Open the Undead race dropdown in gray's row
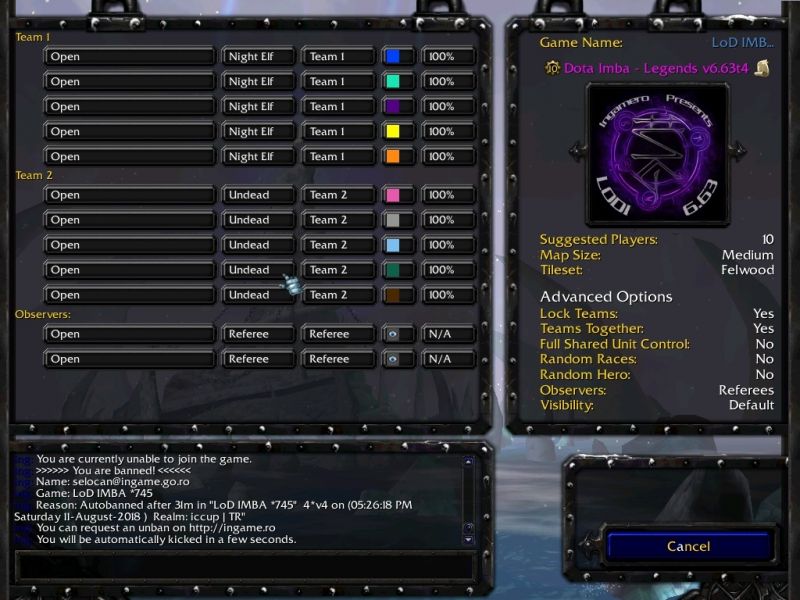The height and width of the screenshot is (600, 800). point(258,220)
